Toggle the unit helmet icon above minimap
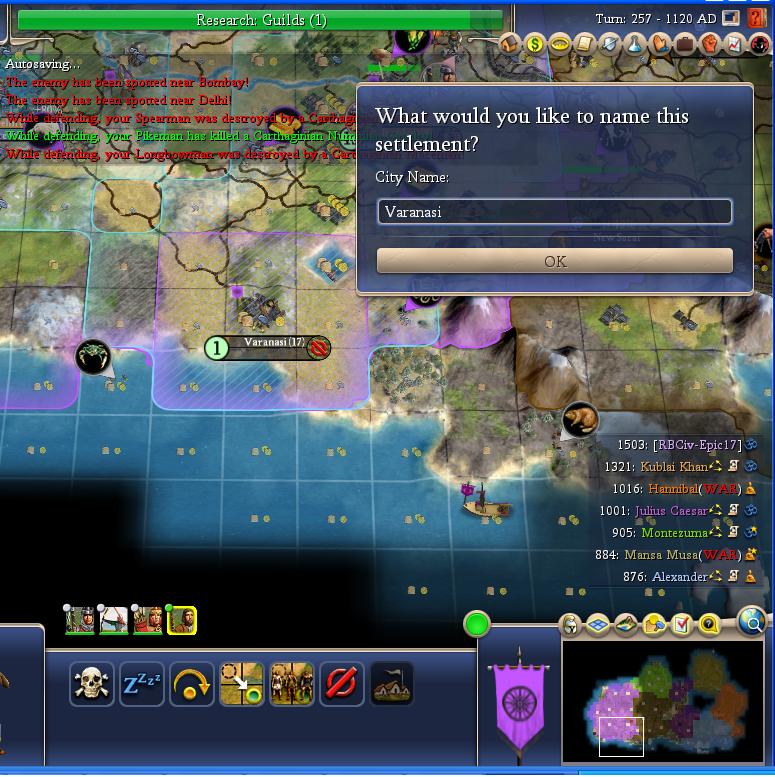775x777 pixels. pos(570,626)
